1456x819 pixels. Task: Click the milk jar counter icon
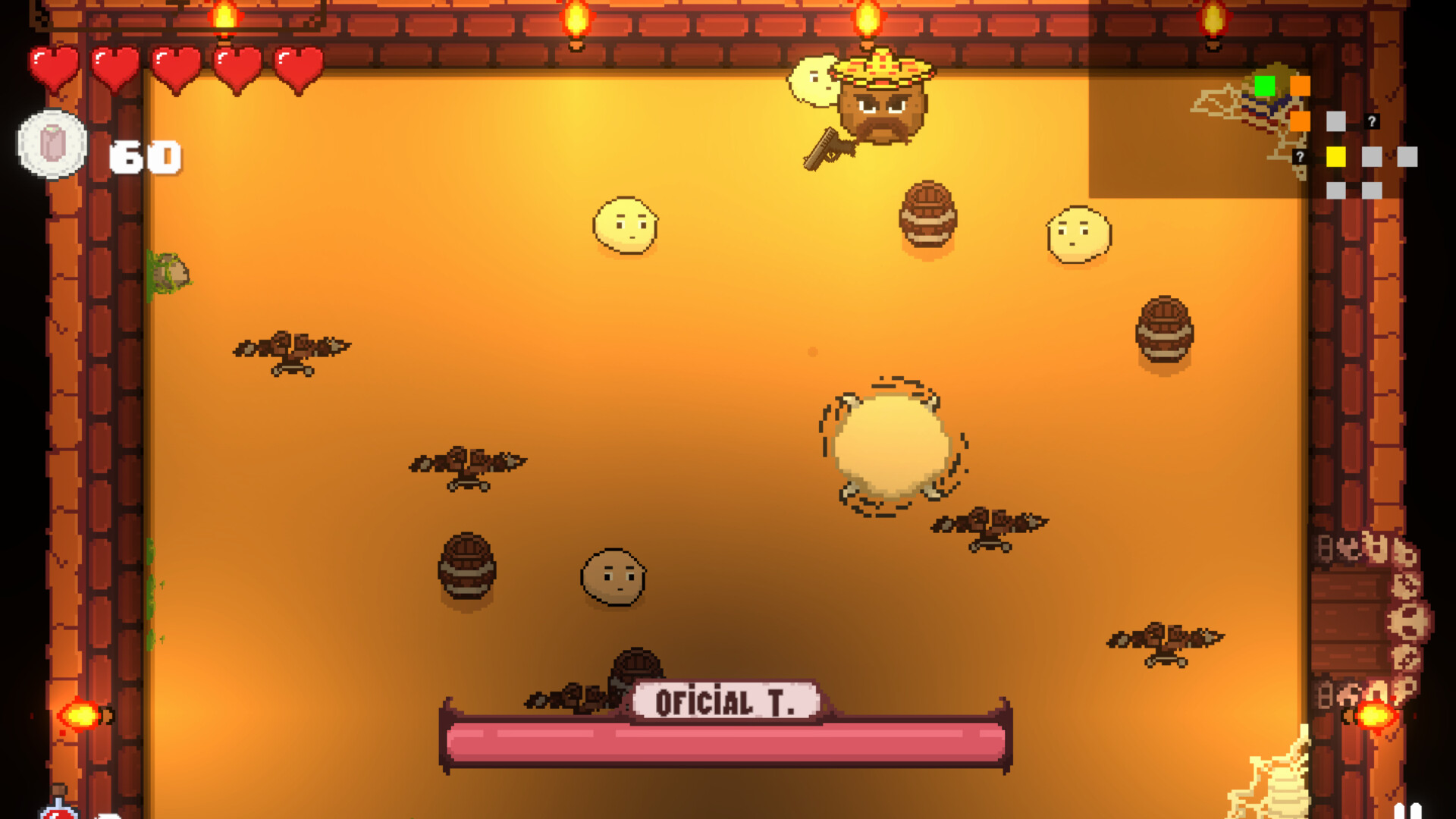(x=52, y=143)
